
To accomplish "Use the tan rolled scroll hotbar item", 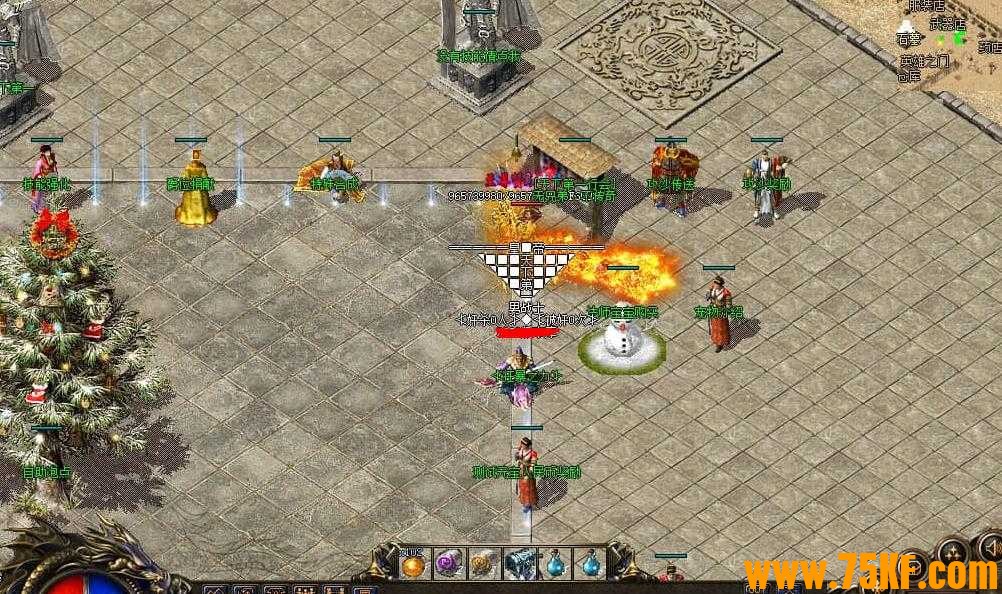I will tap(483, 565).
